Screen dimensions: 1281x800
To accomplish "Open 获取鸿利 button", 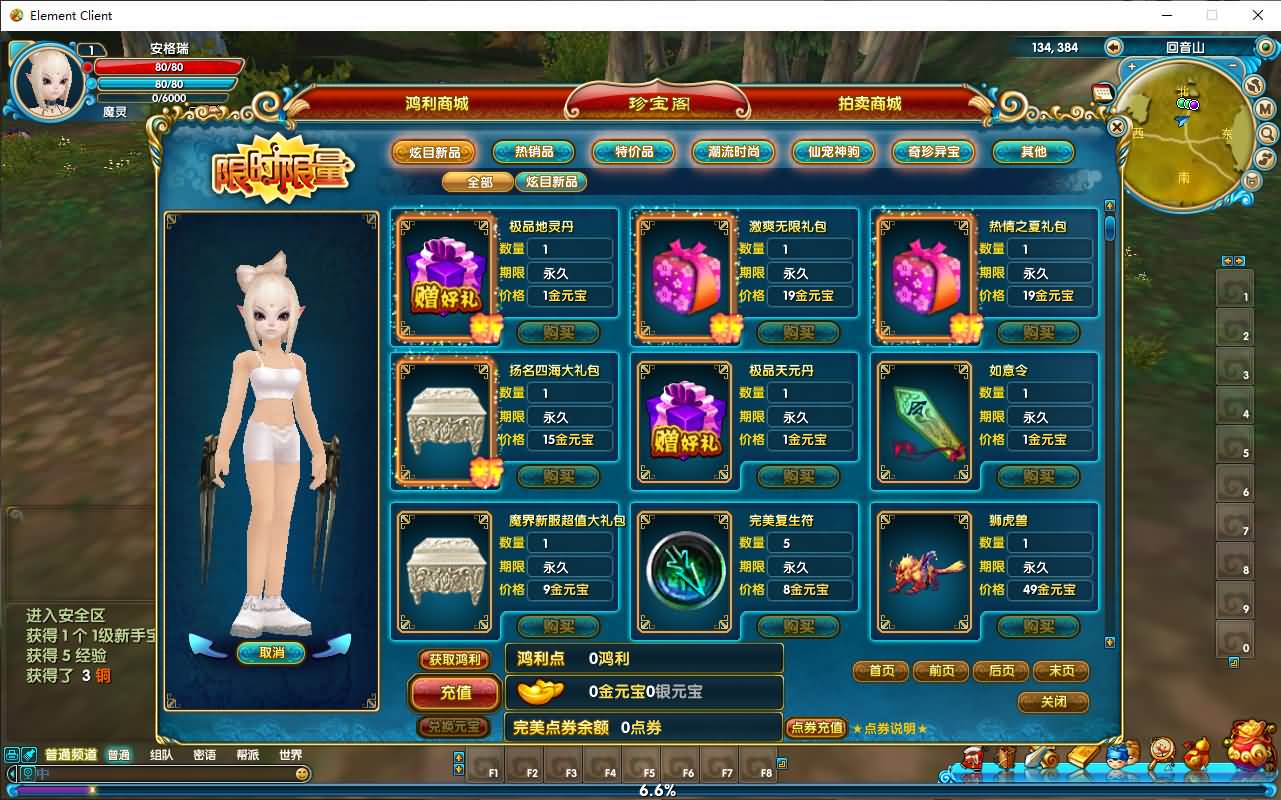I will [455, 660].
